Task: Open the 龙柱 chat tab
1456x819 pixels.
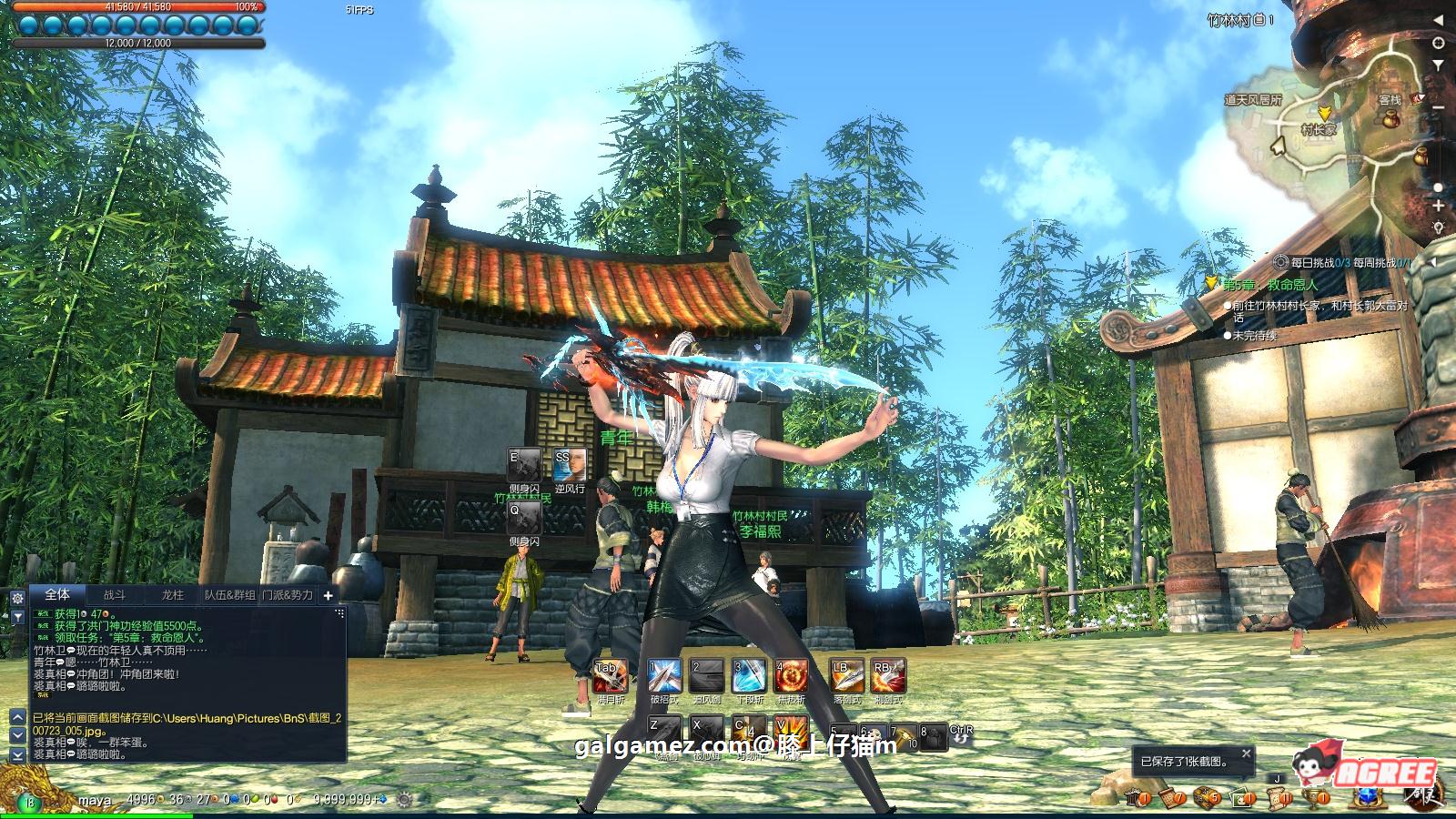Action: (x=172, y=595)
